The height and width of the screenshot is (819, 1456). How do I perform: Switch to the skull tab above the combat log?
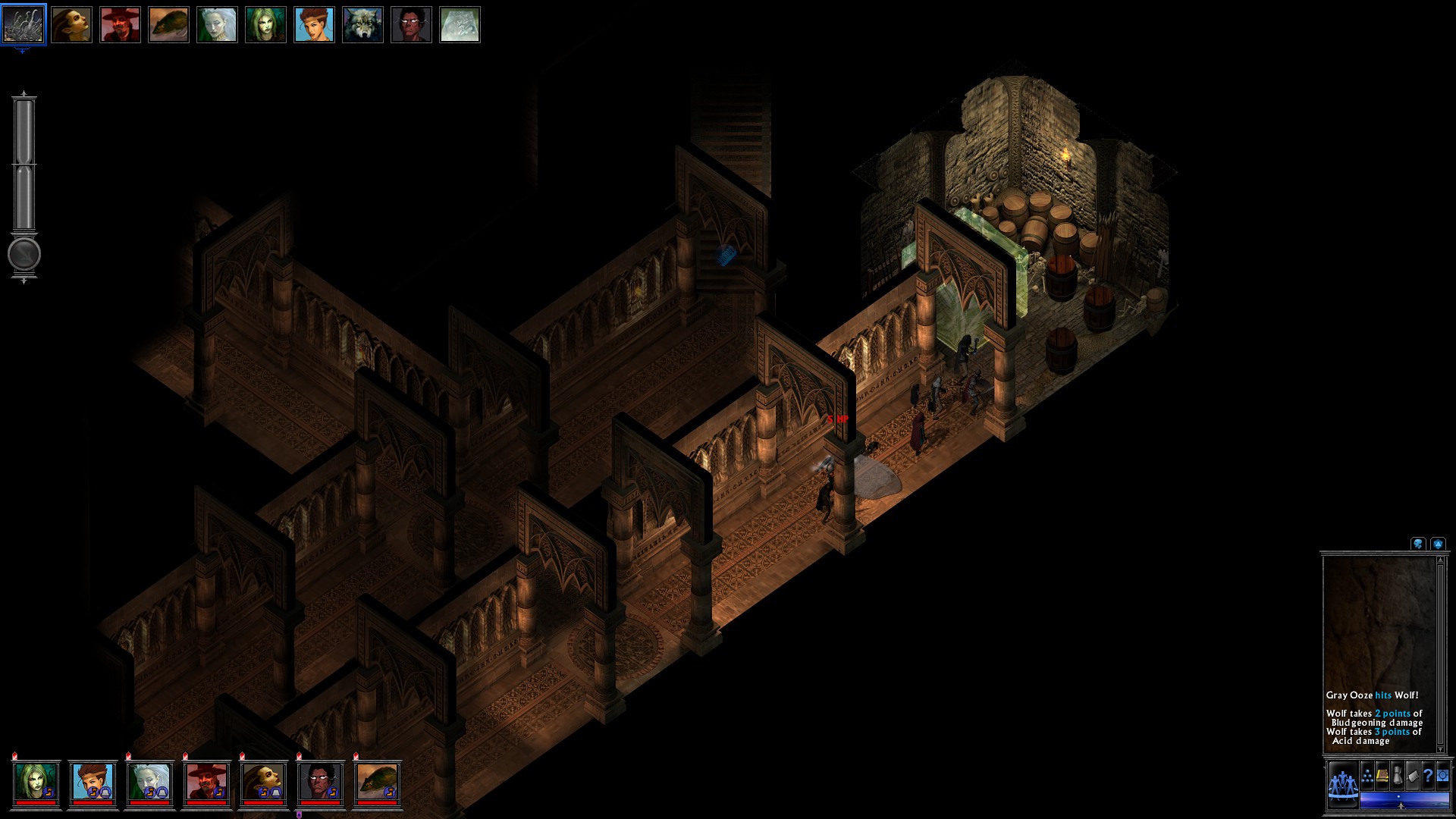pyautogui.click(x=1417, y=544)
